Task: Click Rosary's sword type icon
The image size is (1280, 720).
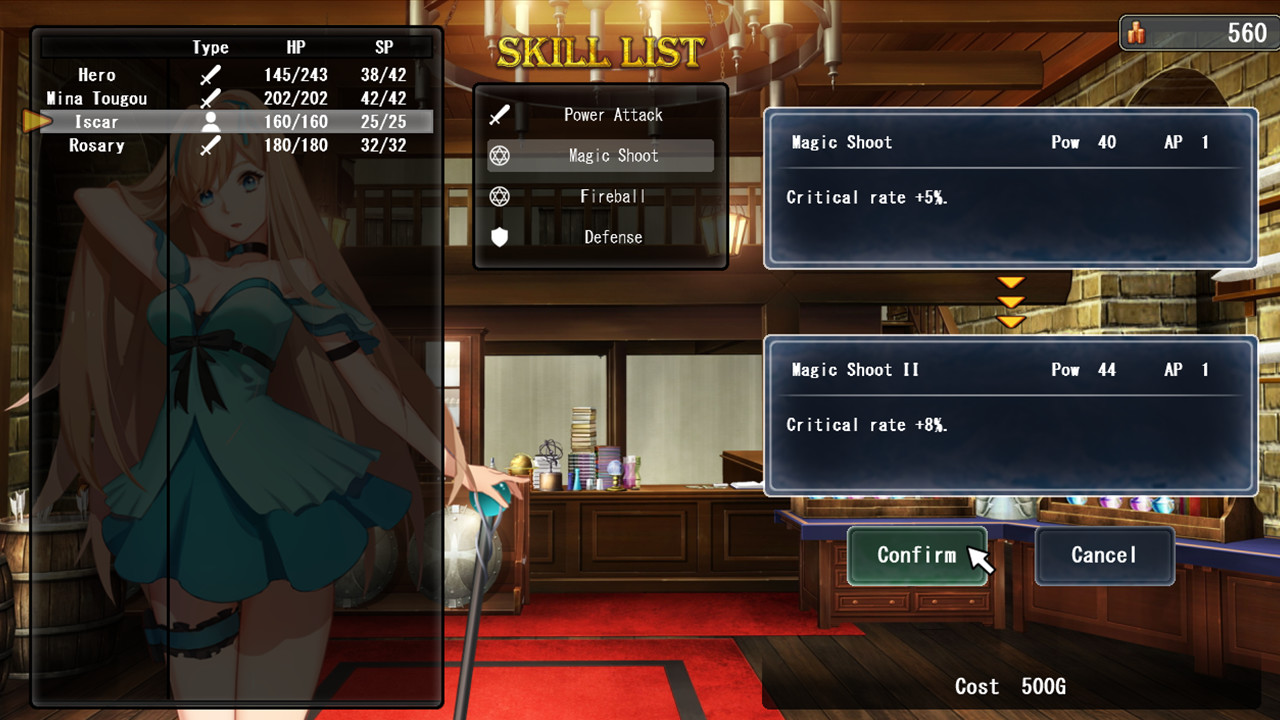Action: (210, 144)
